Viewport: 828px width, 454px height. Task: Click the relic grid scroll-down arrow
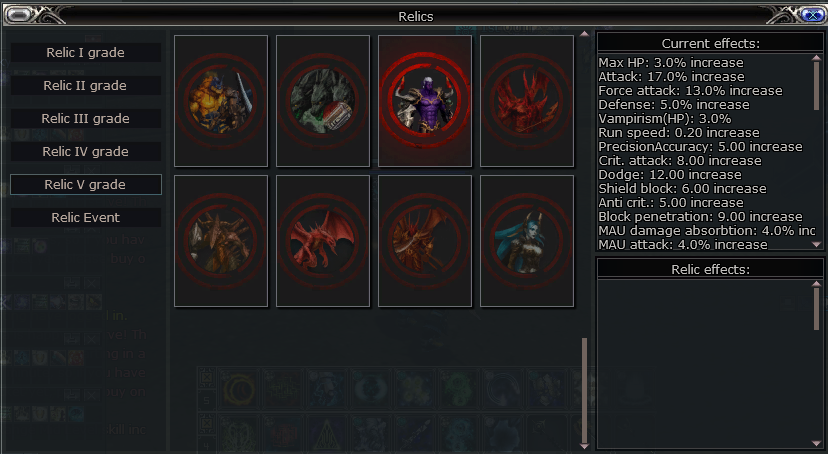pyautogui.click(x=585, y=445)
